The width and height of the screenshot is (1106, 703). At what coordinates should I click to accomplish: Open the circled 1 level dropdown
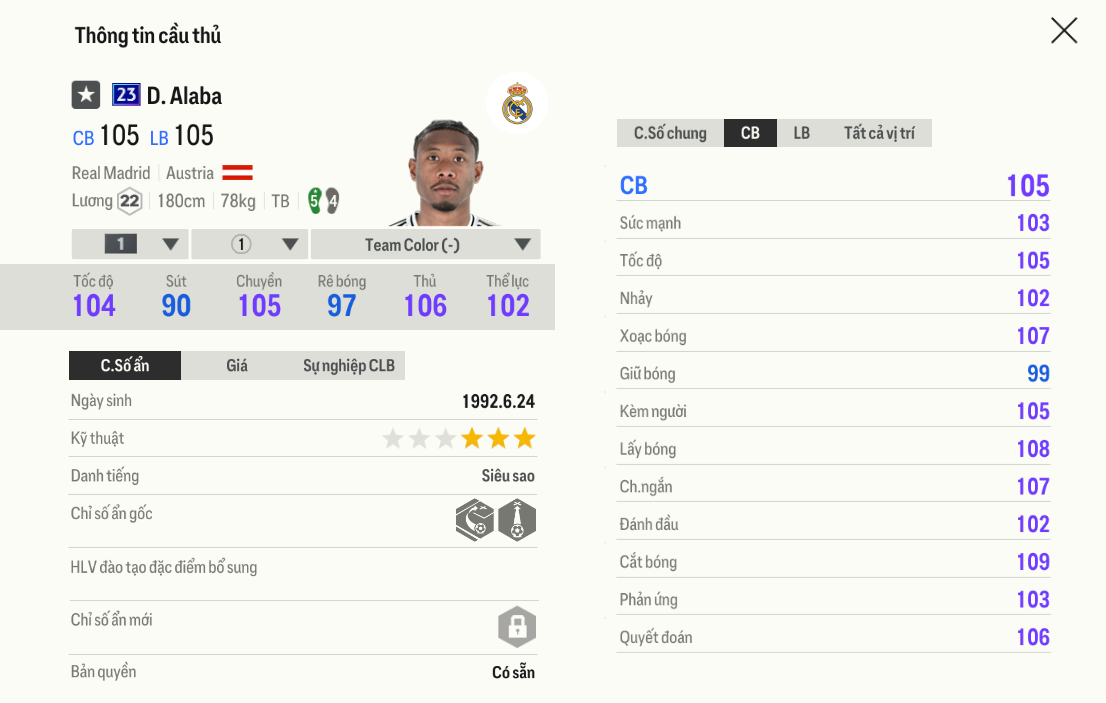[250, 245]
